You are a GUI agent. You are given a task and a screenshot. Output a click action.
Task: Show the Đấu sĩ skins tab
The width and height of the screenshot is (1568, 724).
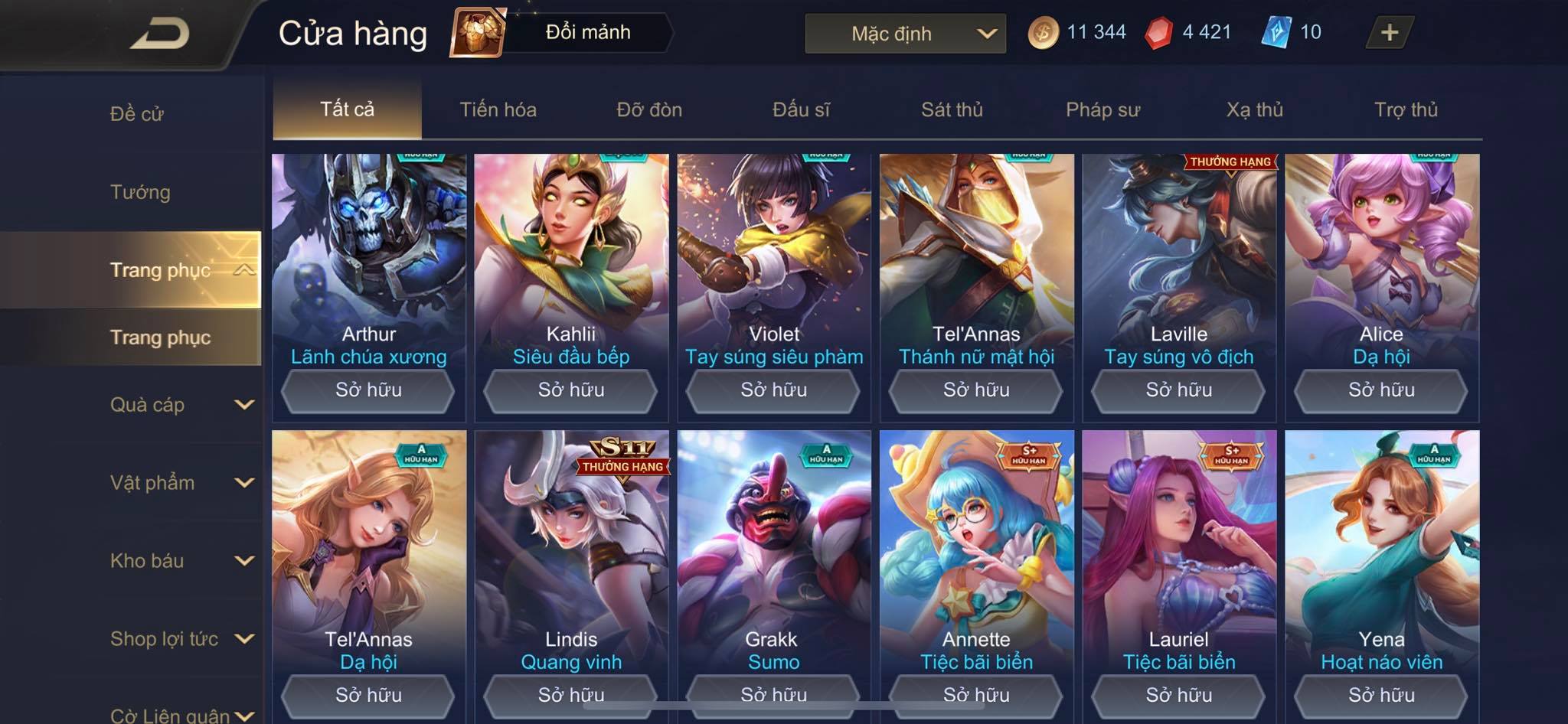801,109
